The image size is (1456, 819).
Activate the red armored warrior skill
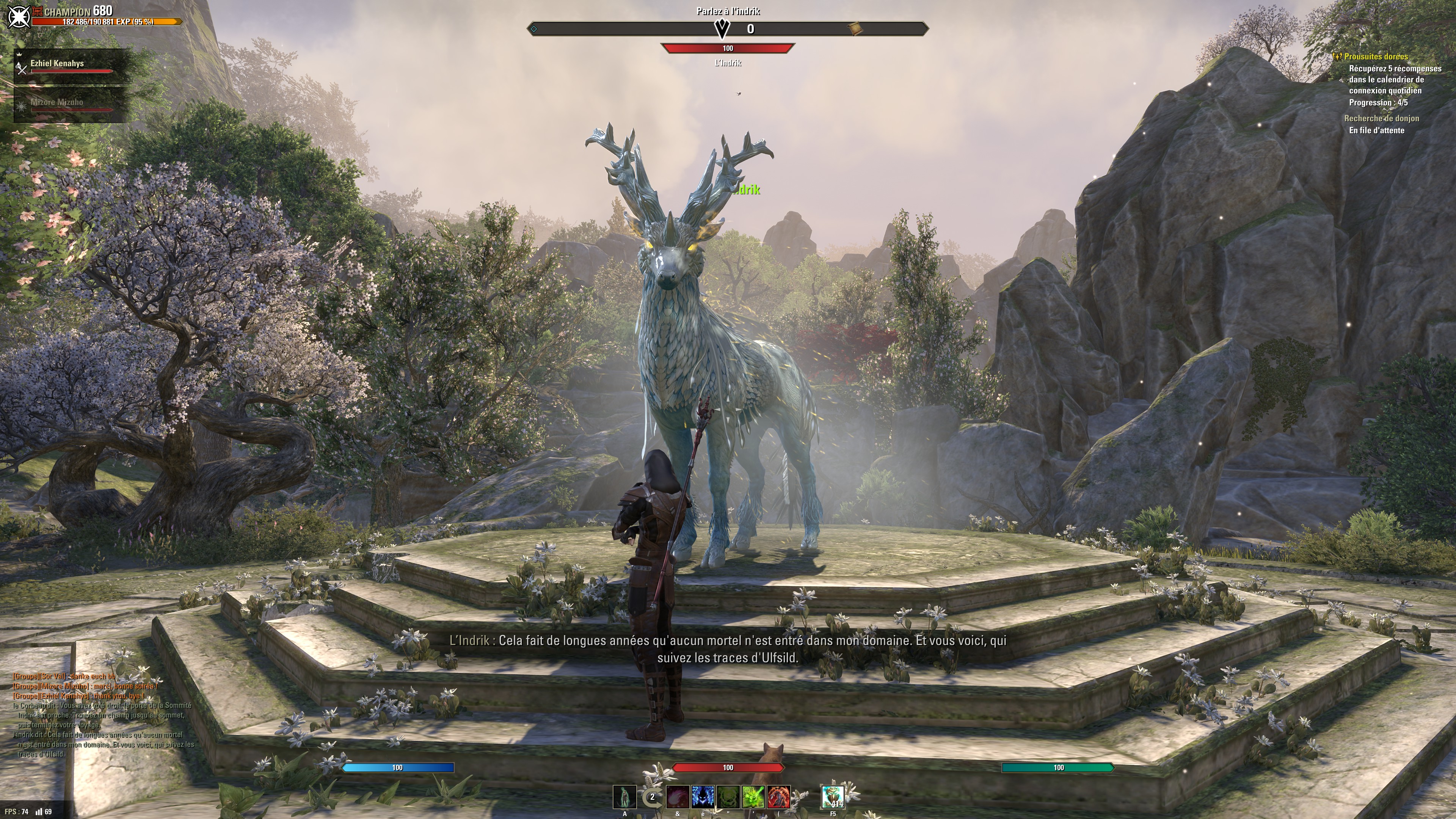coord(778,797)
